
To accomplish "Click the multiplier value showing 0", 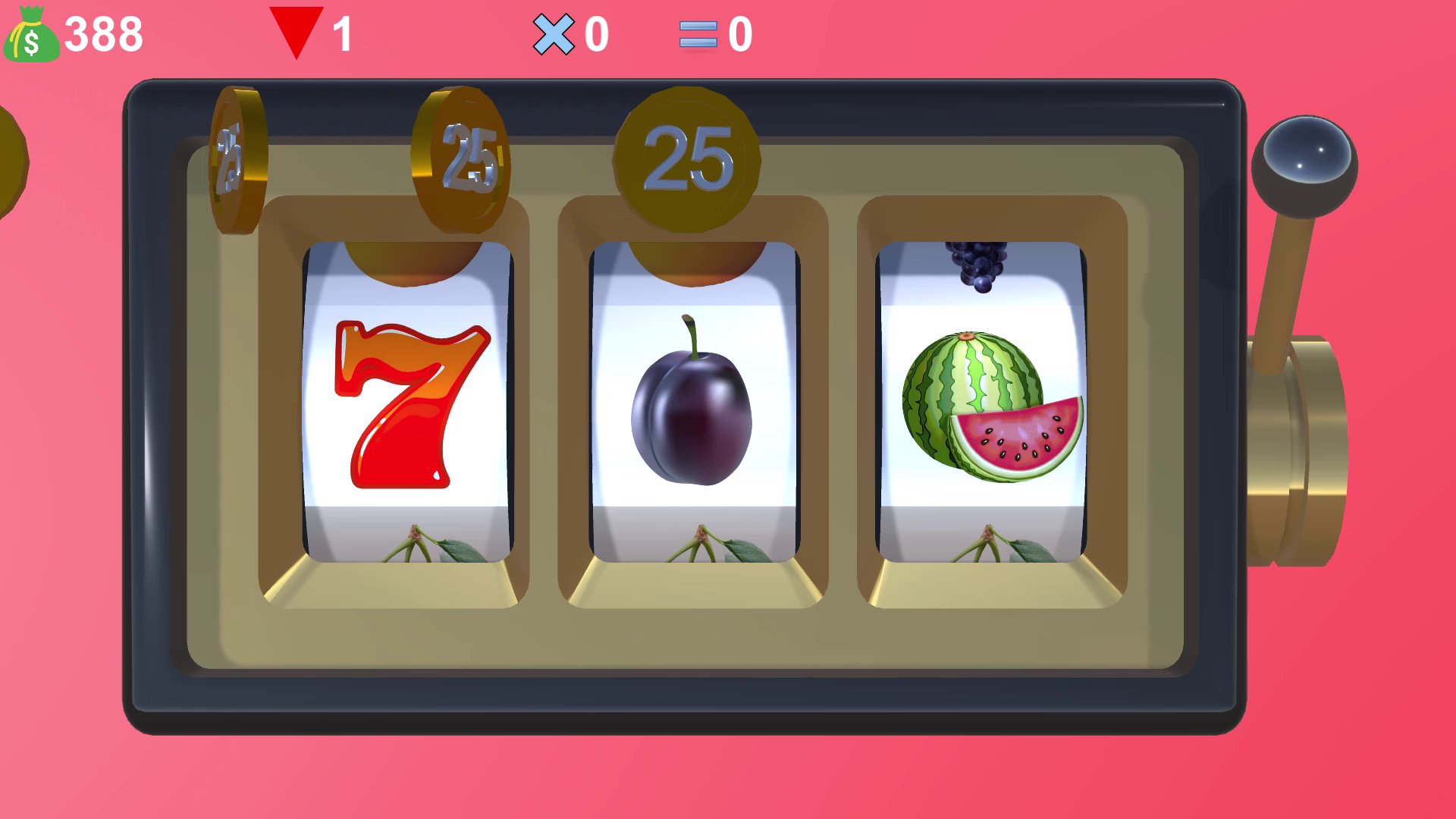I will [x=598, y=34].
